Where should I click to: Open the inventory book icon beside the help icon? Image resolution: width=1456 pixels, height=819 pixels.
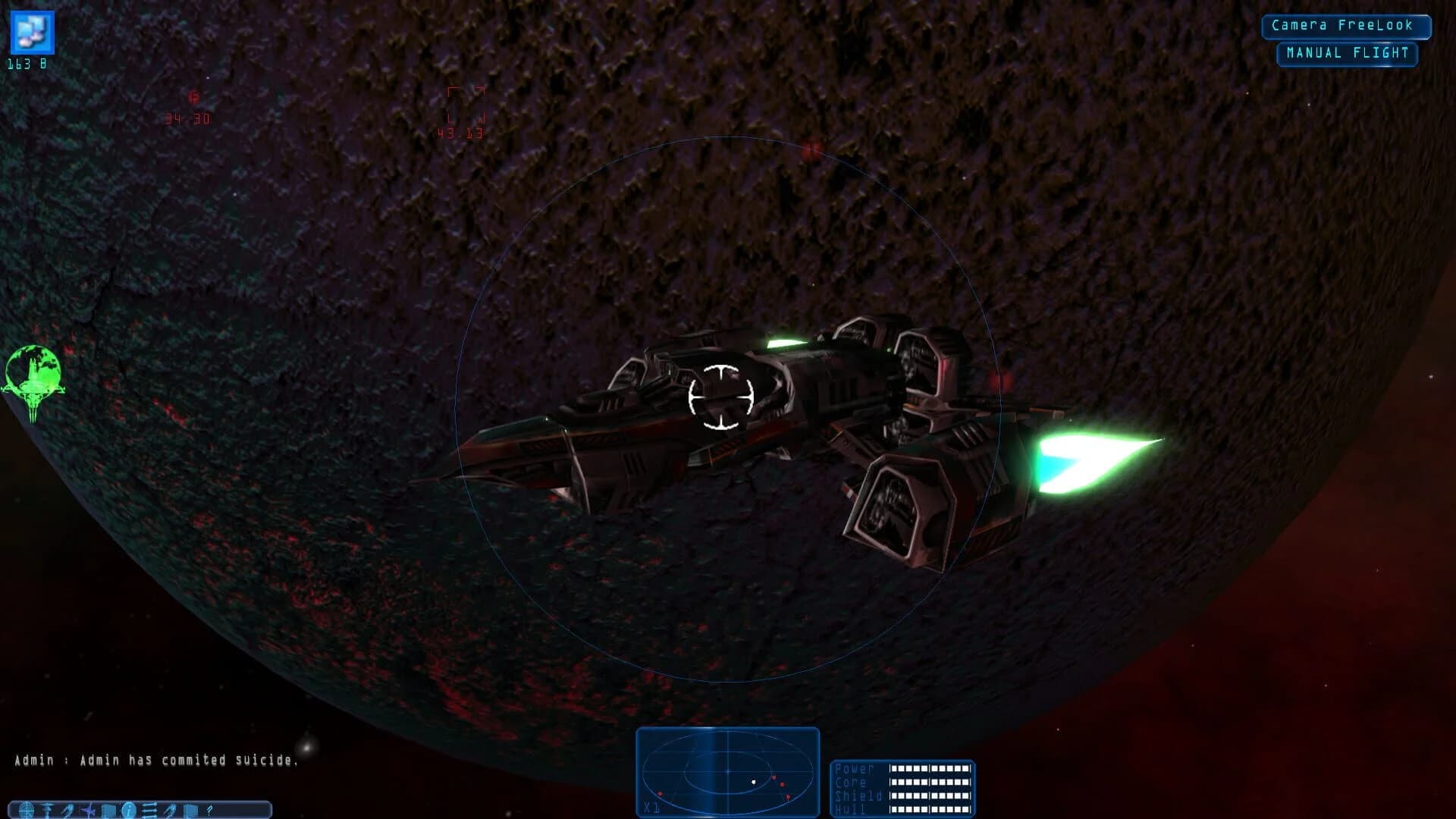pos(190,810)
